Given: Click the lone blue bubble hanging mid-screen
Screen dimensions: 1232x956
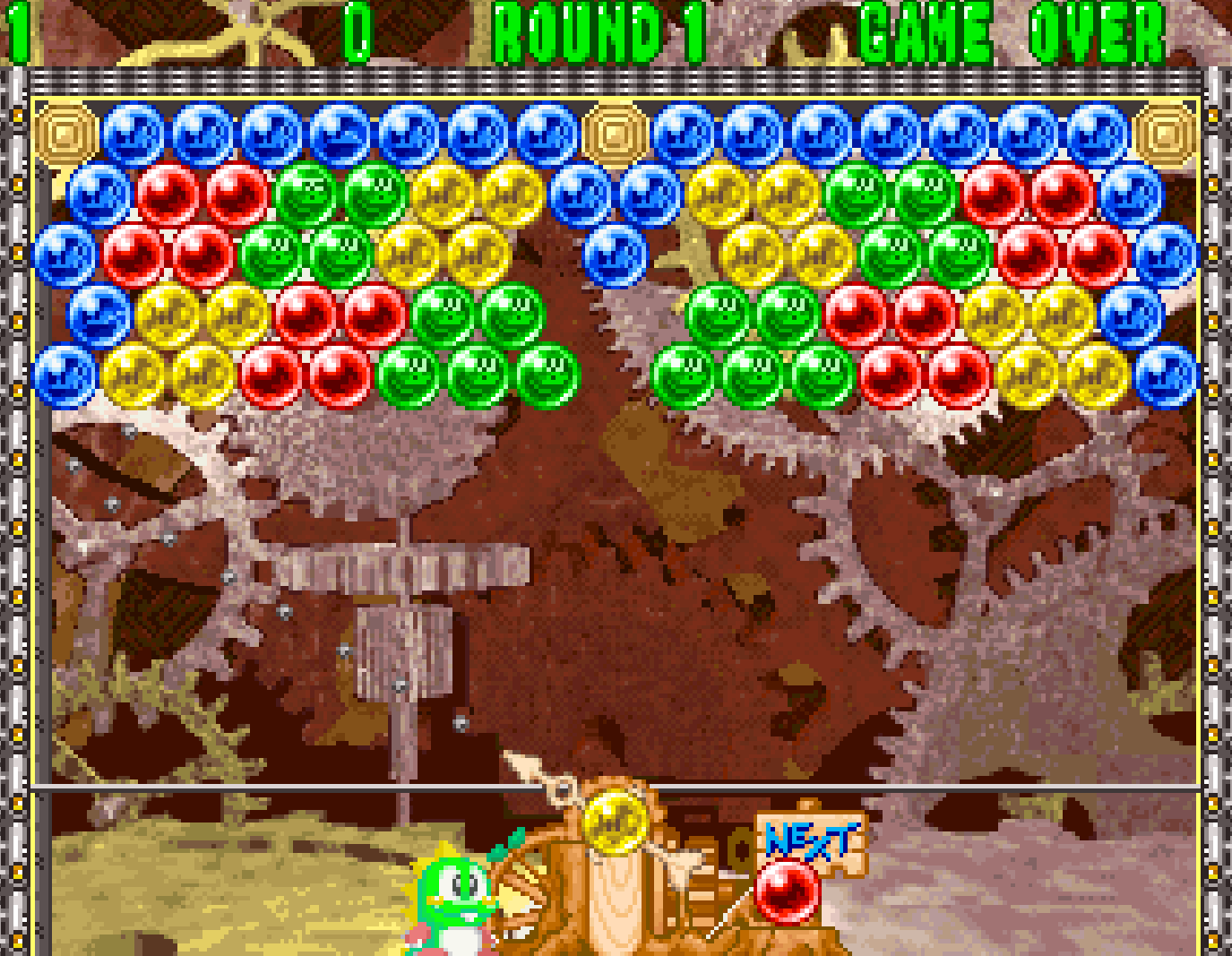Looking at the screenshot, I should pos(615,256).
